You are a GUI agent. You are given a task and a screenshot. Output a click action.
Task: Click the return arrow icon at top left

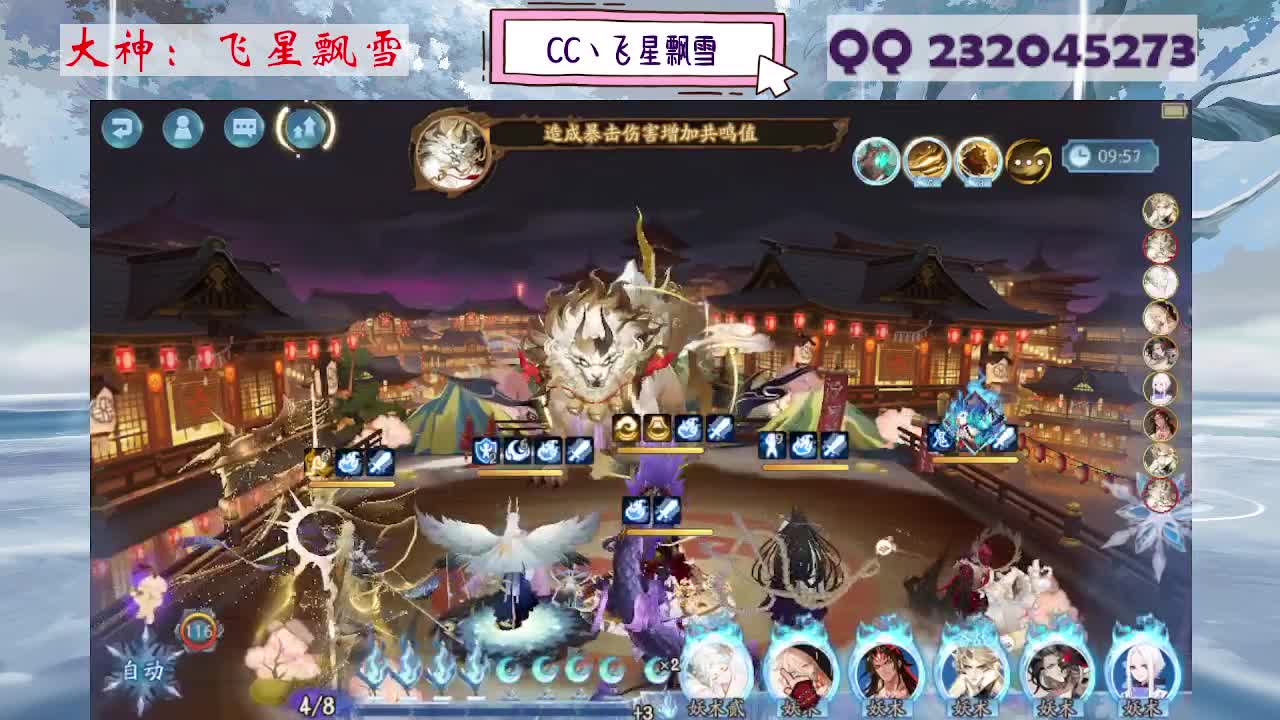(x=121, y=129)
